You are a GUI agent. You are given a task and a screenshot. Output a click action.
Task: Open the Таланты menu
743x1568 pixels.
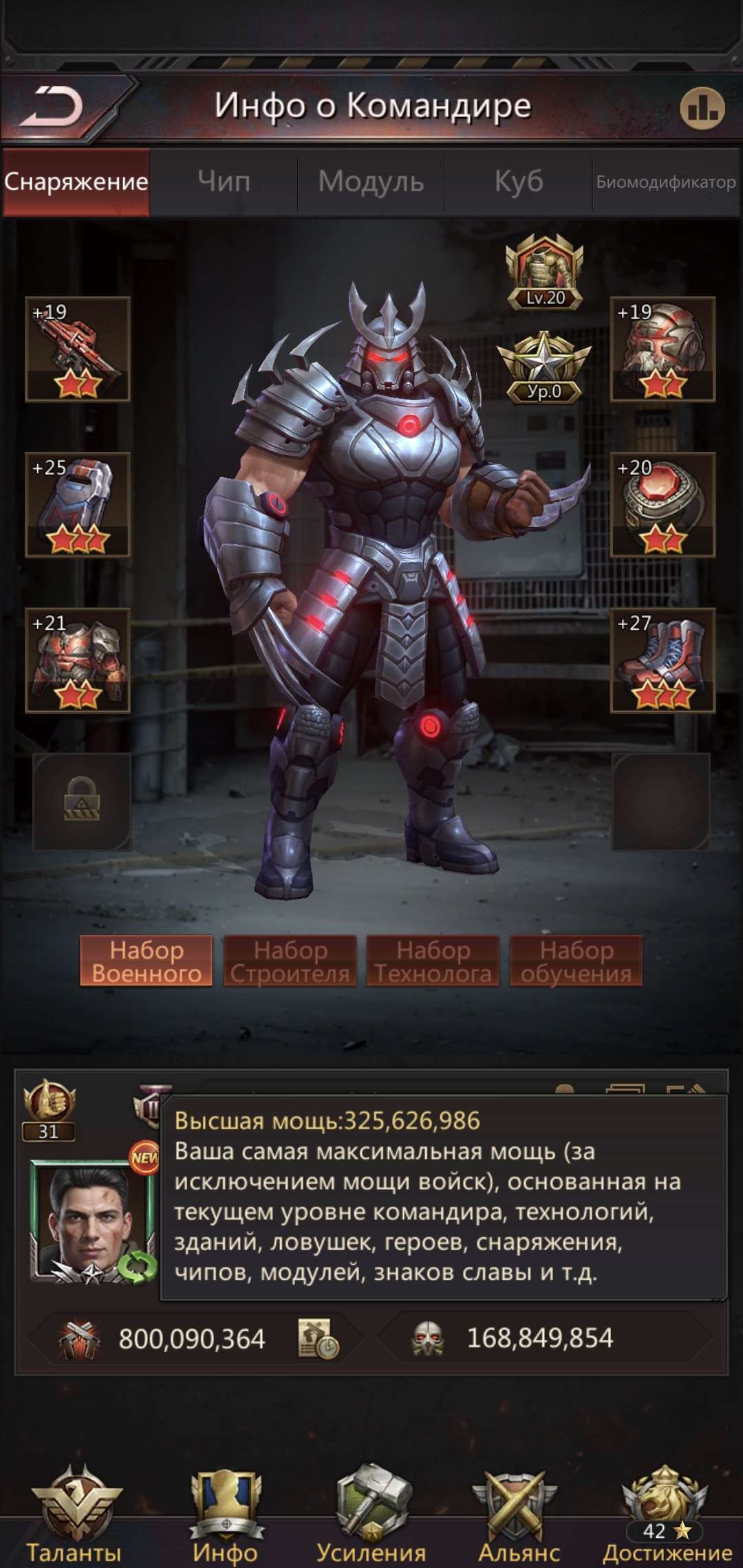pos(74,1513)
